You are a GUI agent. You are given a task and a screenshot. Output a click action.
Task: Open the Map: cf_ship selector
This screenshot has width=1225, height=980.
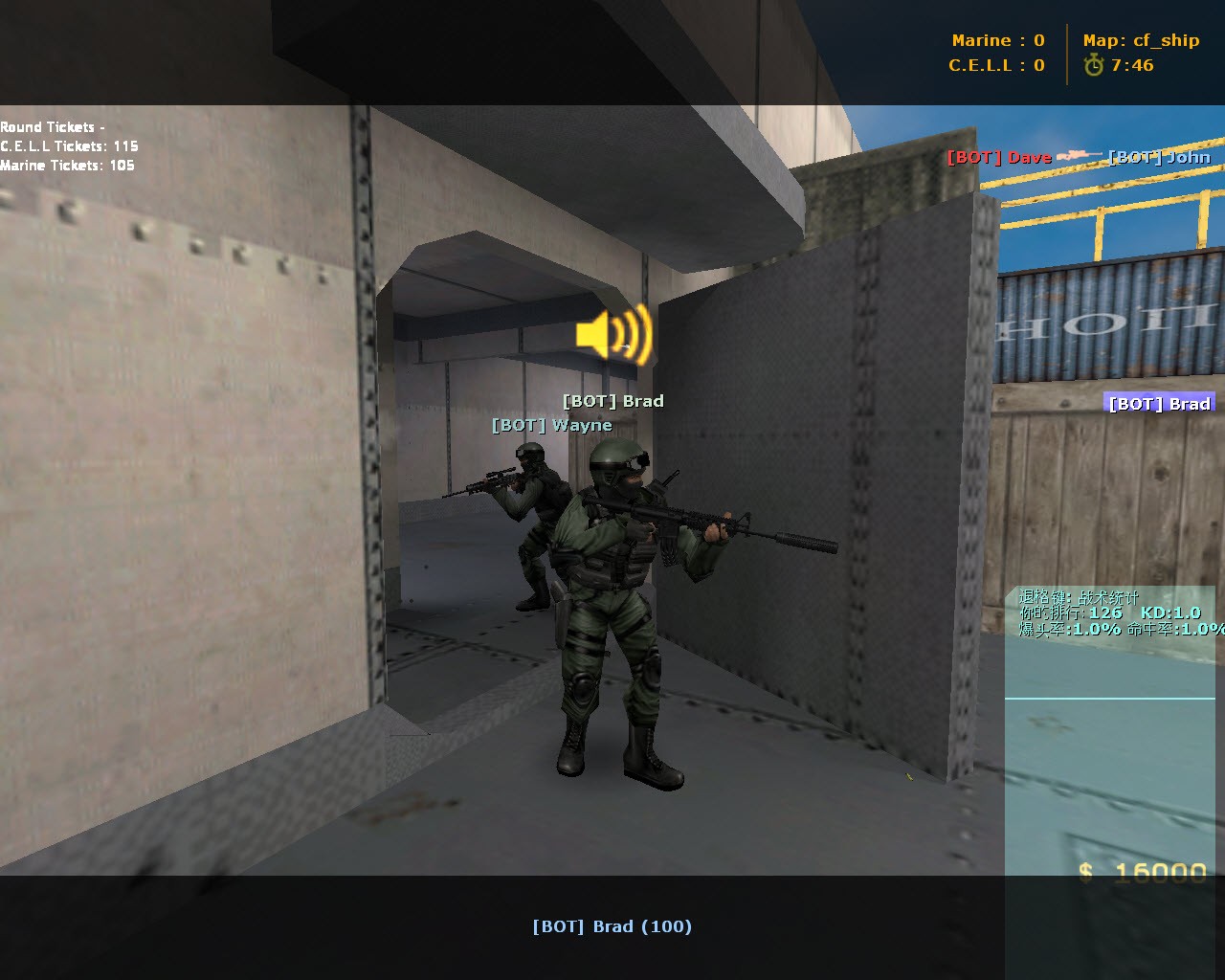point(1141,40)
